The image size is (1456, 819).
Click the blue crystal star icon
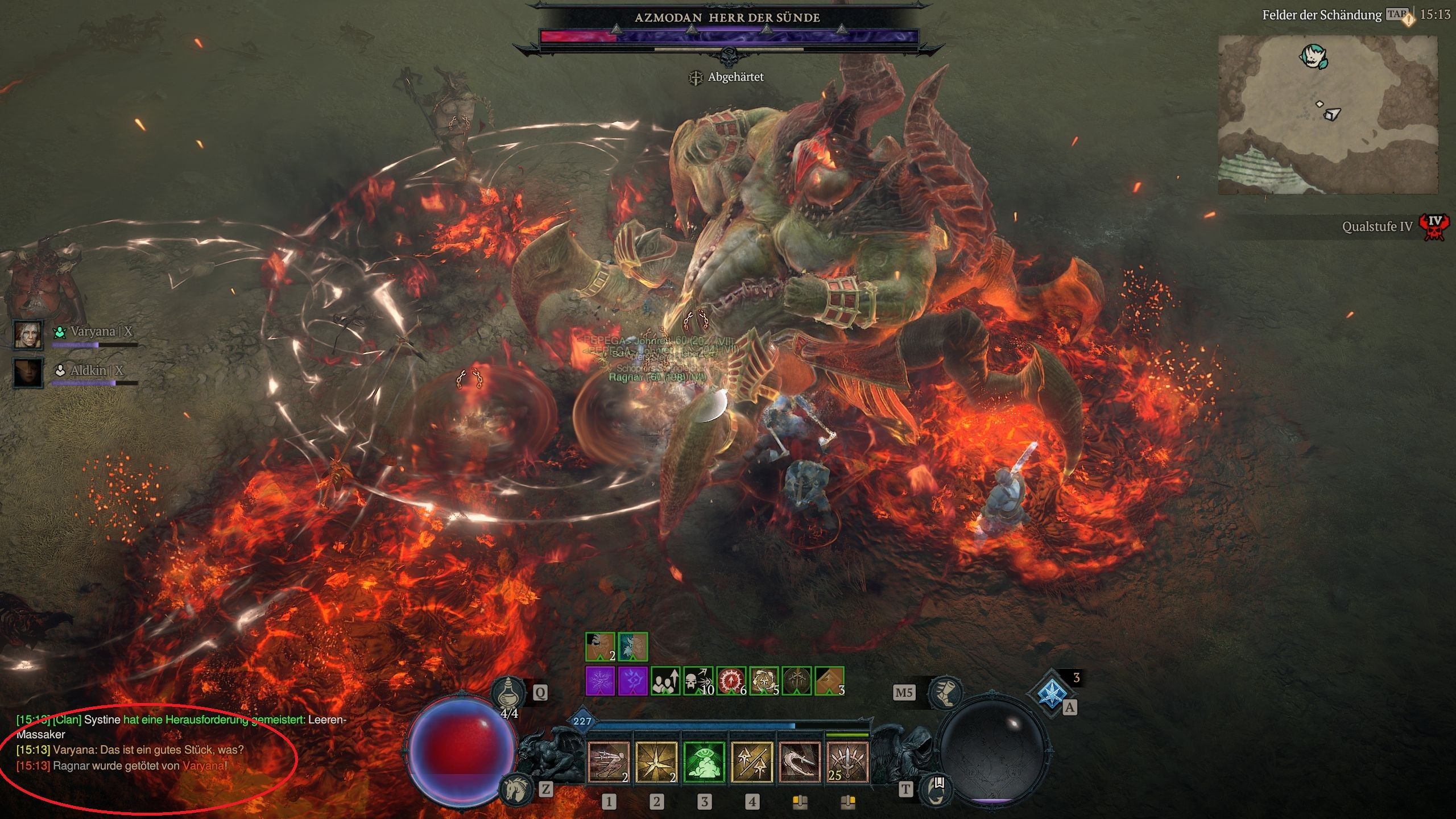(x=1052, y=692)
